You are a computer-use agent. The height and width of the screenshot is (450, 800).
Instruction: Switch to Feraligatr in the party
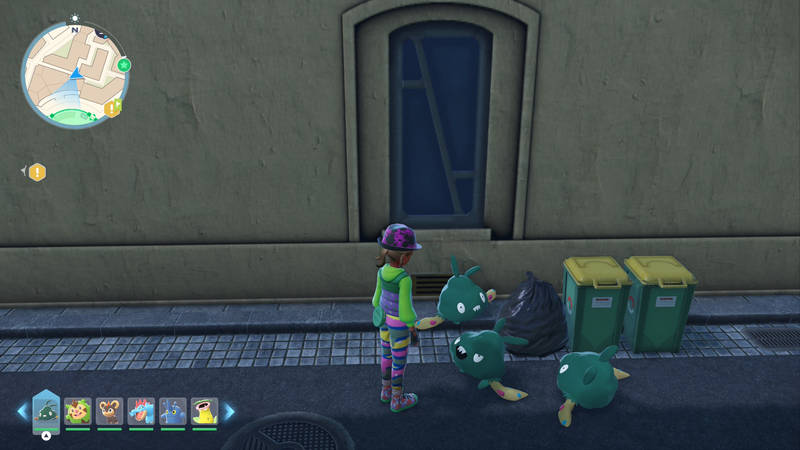tap(141, 410)
